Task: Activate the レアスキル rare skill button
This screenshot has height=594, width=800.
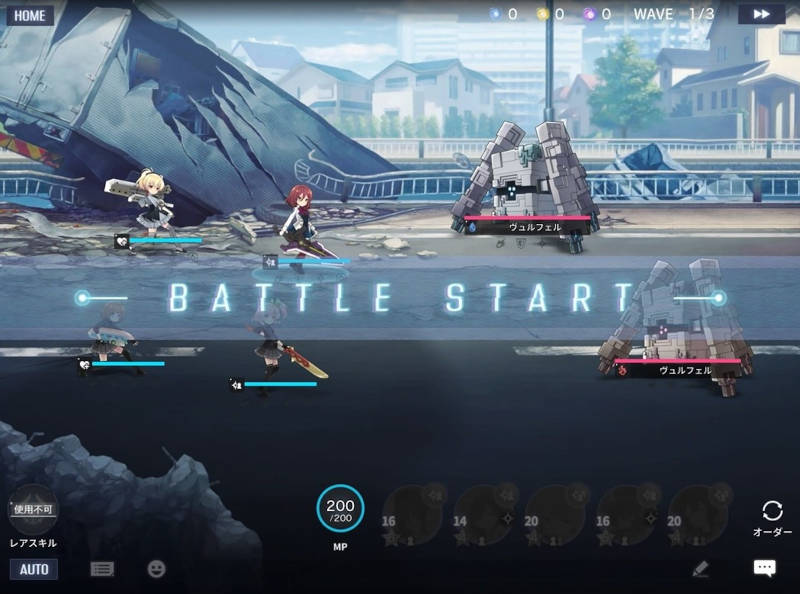Action: 33,510
